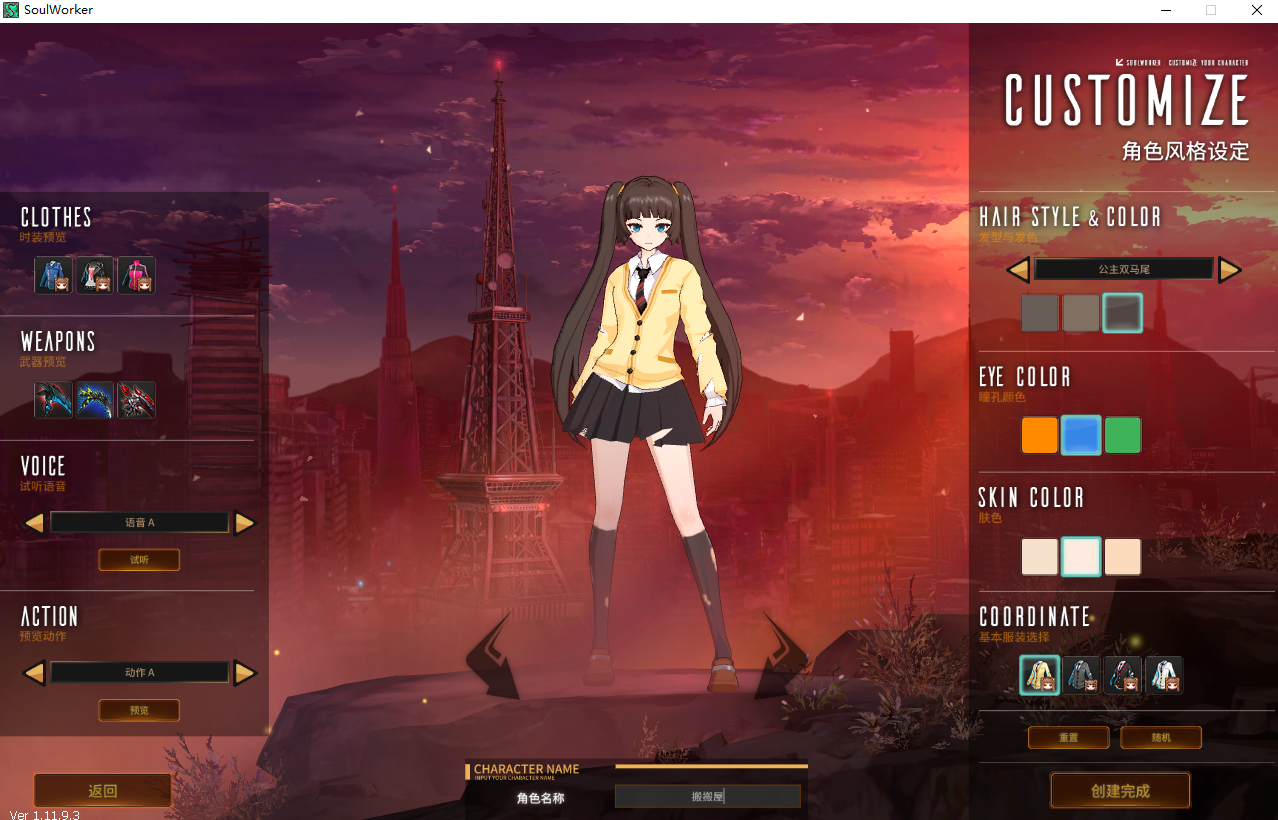Viewport: 1278px width, 820px height.
Task: Close the SoulWorker window
Action: coord(1256,10)
